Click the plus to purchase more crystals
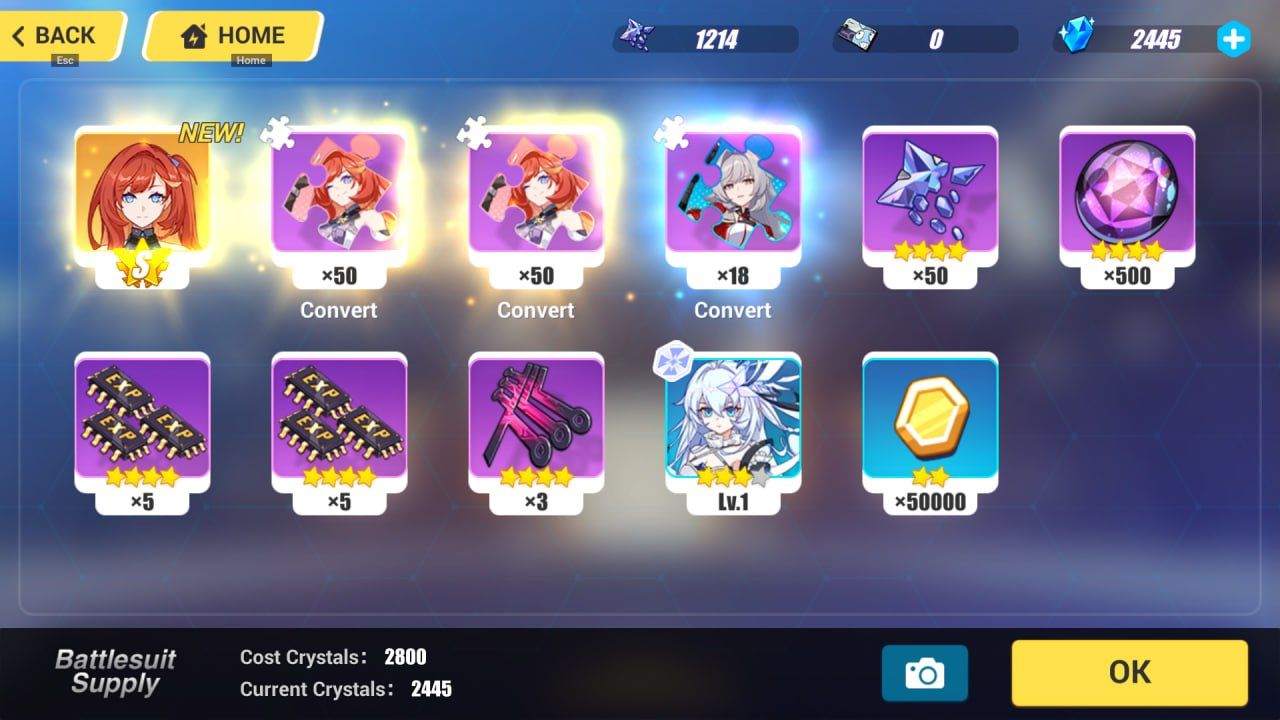The width and height of the screenshot is (1280, 720). click(x=1234, y=40)
